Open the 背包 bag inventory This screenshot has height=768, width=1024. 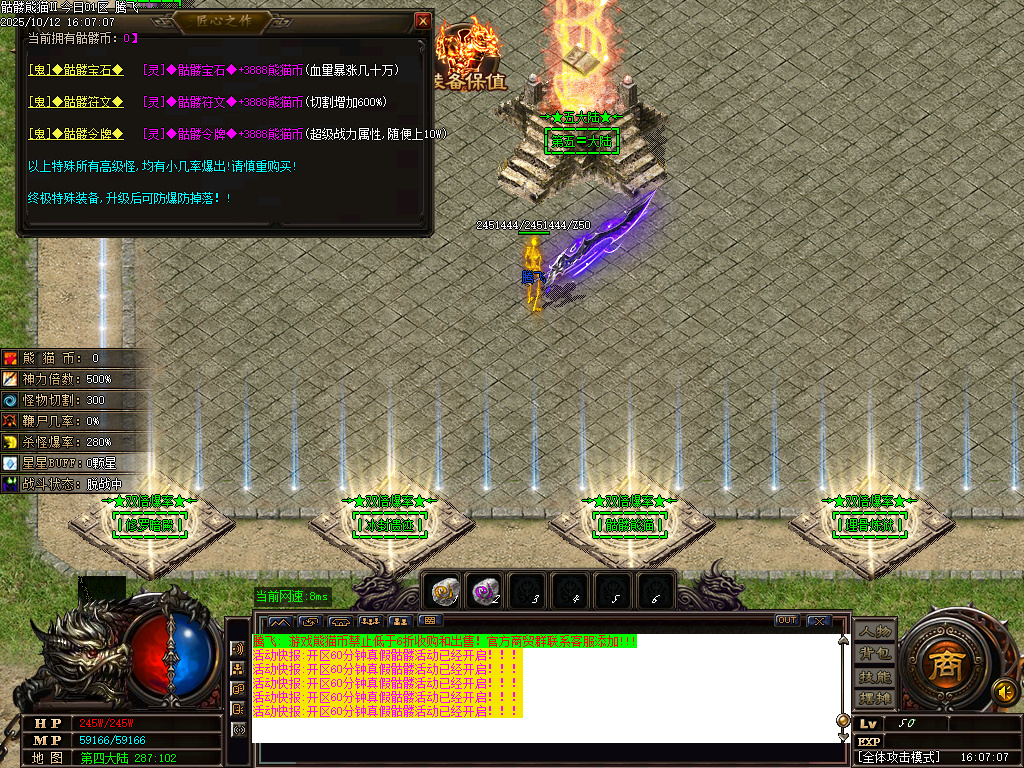pos(875,653)
